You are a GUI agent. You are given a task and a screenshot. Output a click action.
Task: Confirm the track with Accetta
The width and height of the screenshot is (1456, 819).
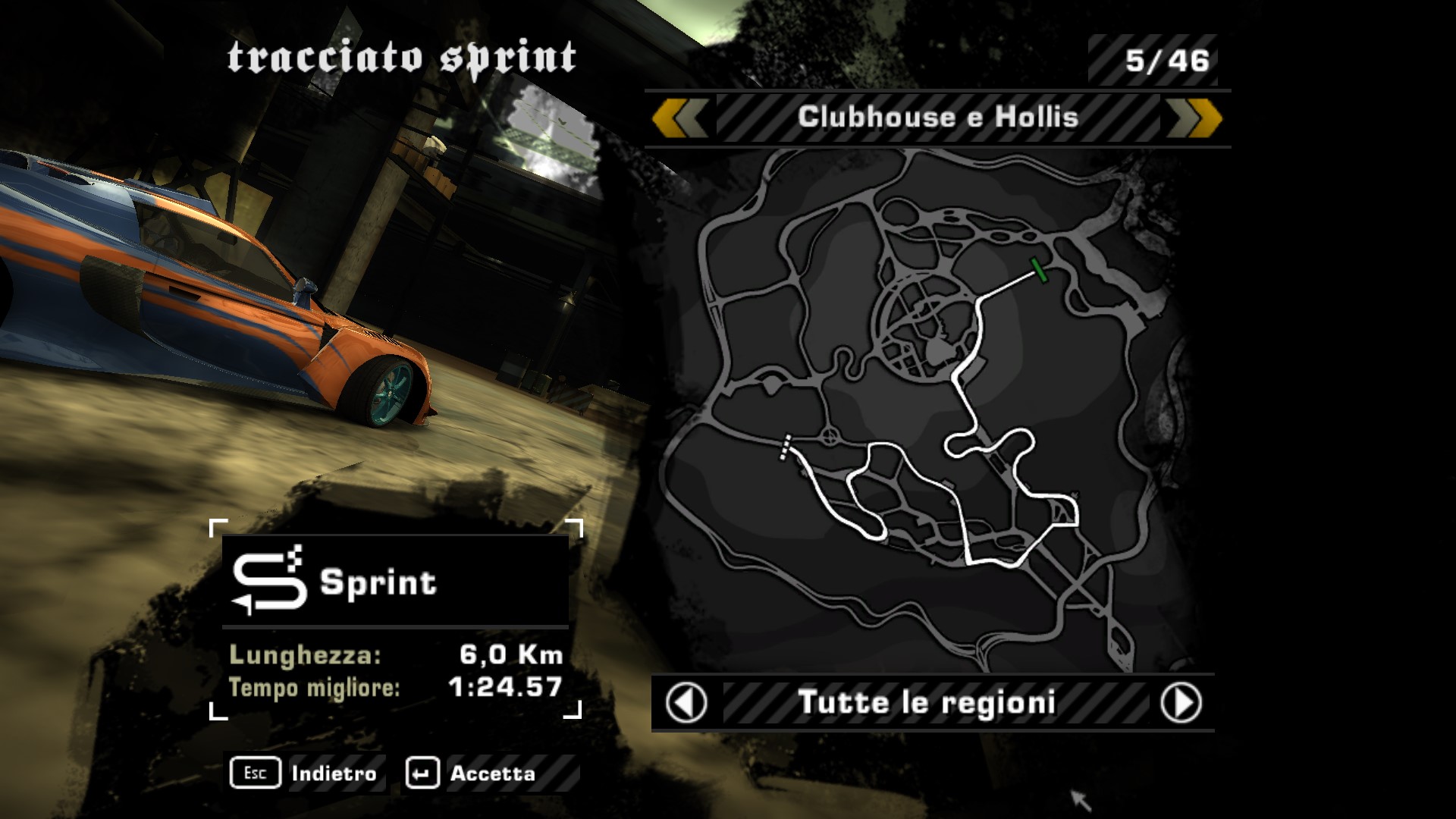tap(472, 773)
